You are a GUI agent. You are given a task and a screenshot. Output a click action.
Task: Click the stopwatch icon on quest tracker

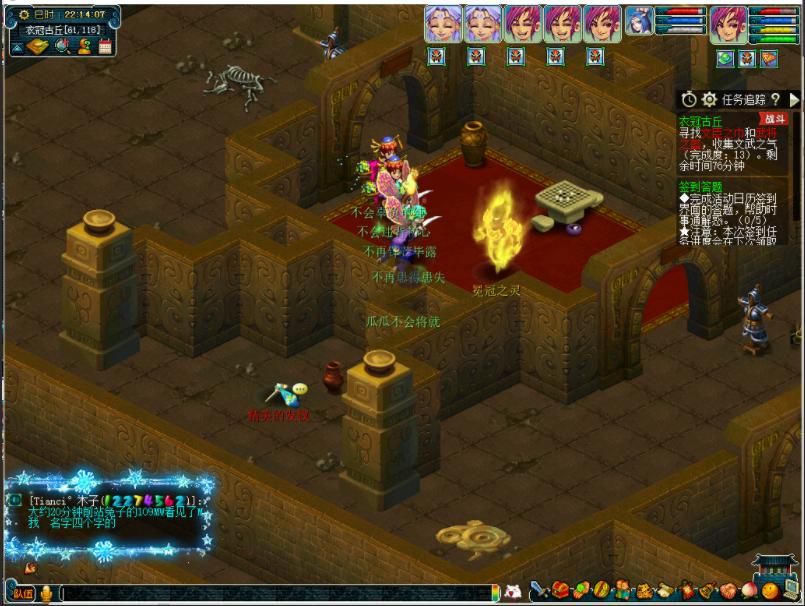pos(689,99)
